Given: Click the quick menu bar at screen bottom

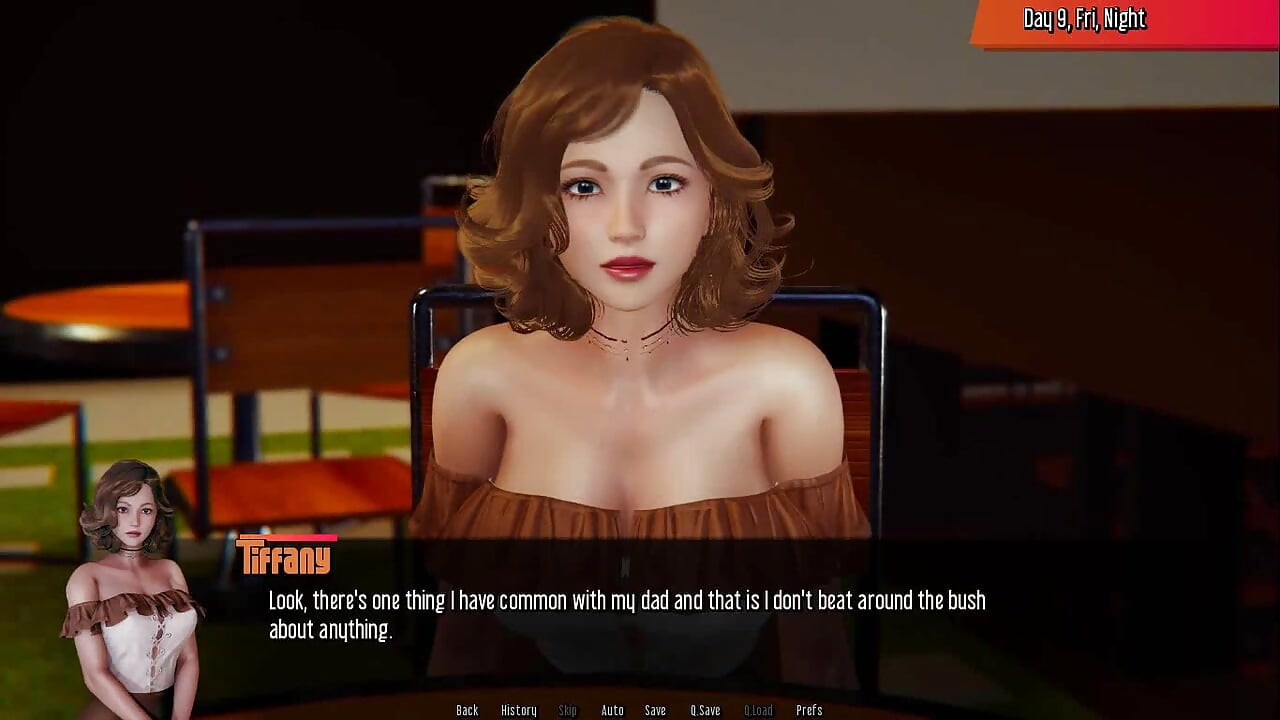Looking at the screenshot, I should (640, 710).
